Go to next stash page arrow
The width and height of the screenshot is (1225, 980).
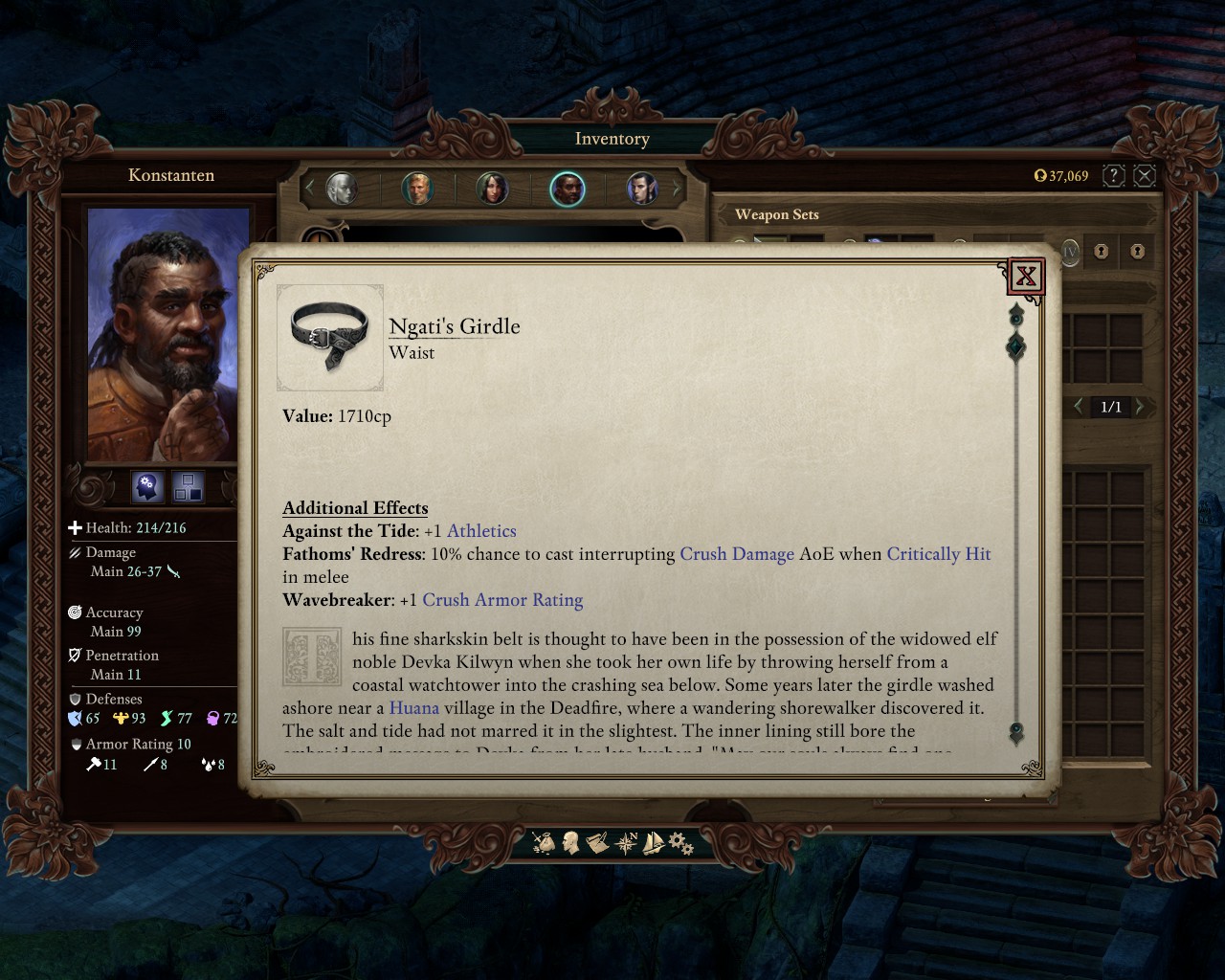[1140, 407]
